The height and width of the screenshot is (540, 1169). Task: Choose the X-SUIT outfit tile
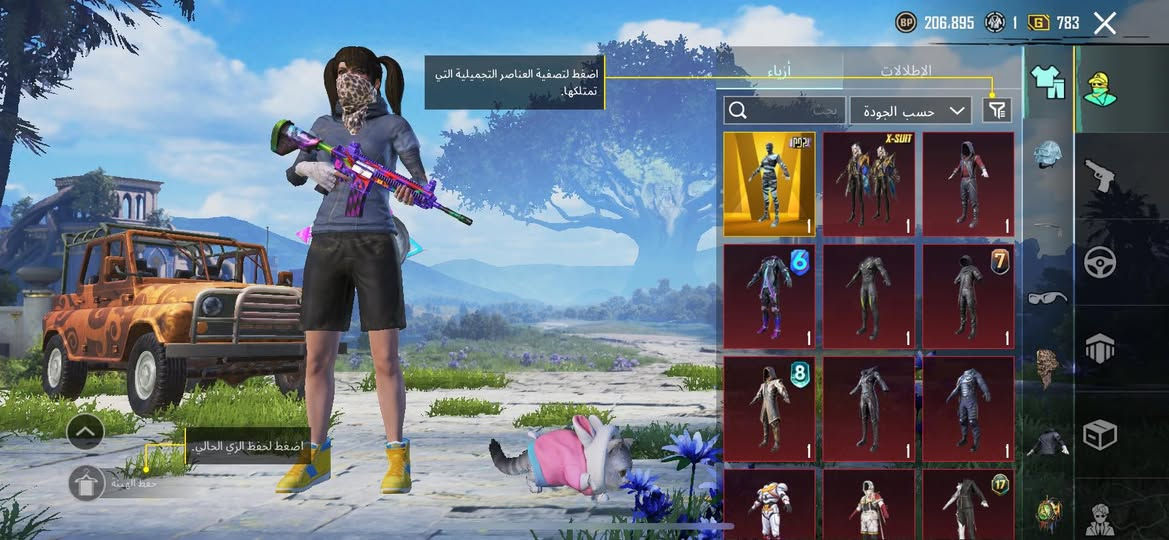click(x=868, y=184)
